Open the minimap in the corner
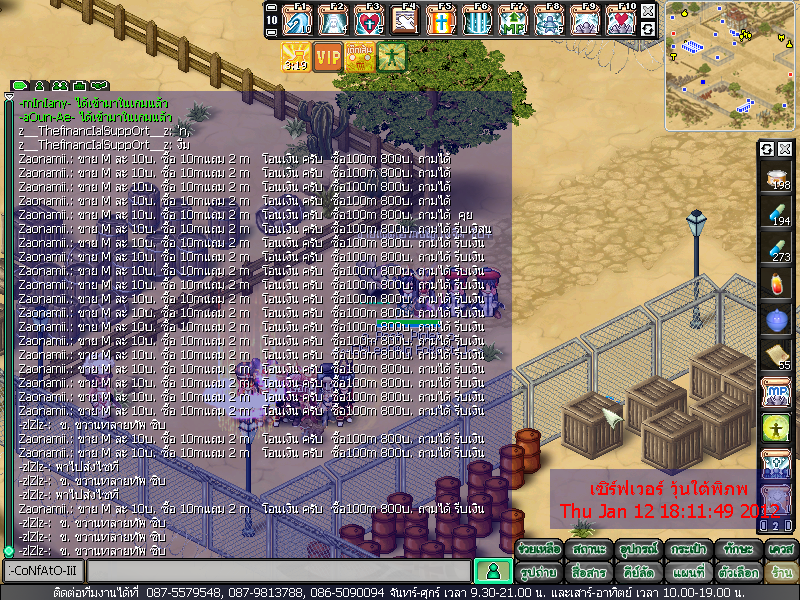The width and height of the screenshot is (800, 600). [x=729, y=45]
